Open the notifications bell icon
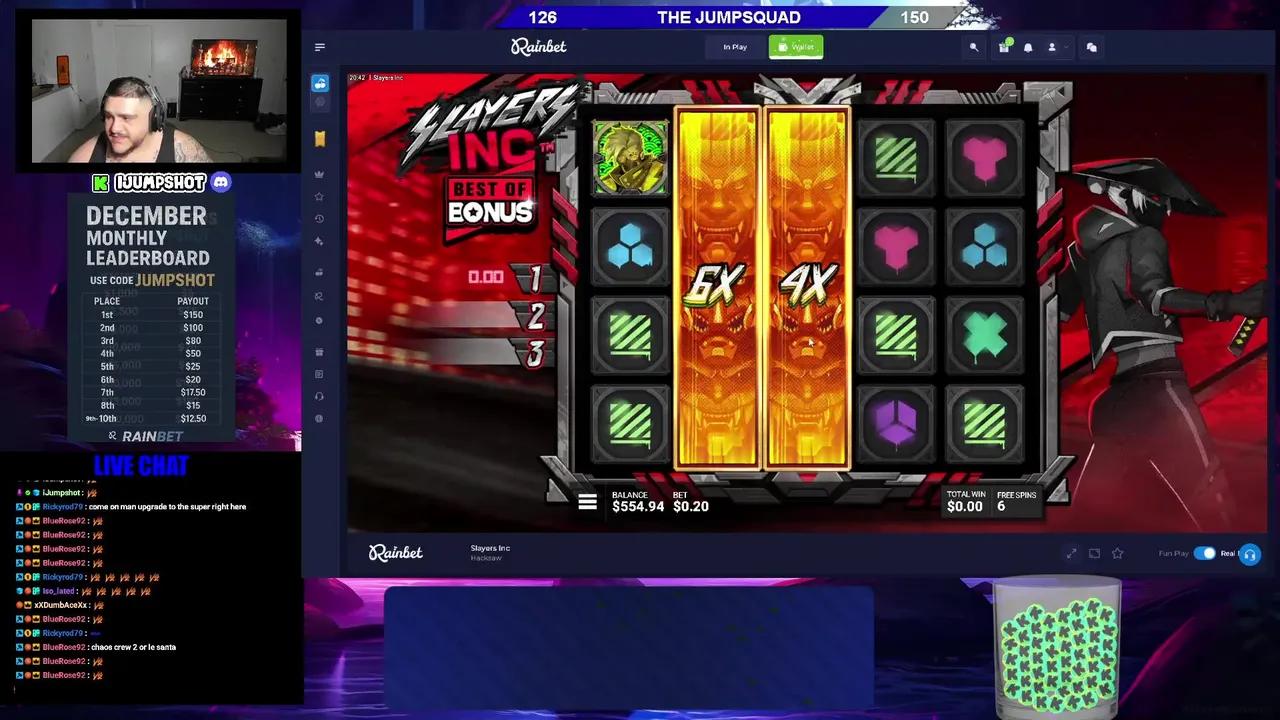This screenshot has width=1280, height=720. pyautogui.click(x=1028, y=47)
